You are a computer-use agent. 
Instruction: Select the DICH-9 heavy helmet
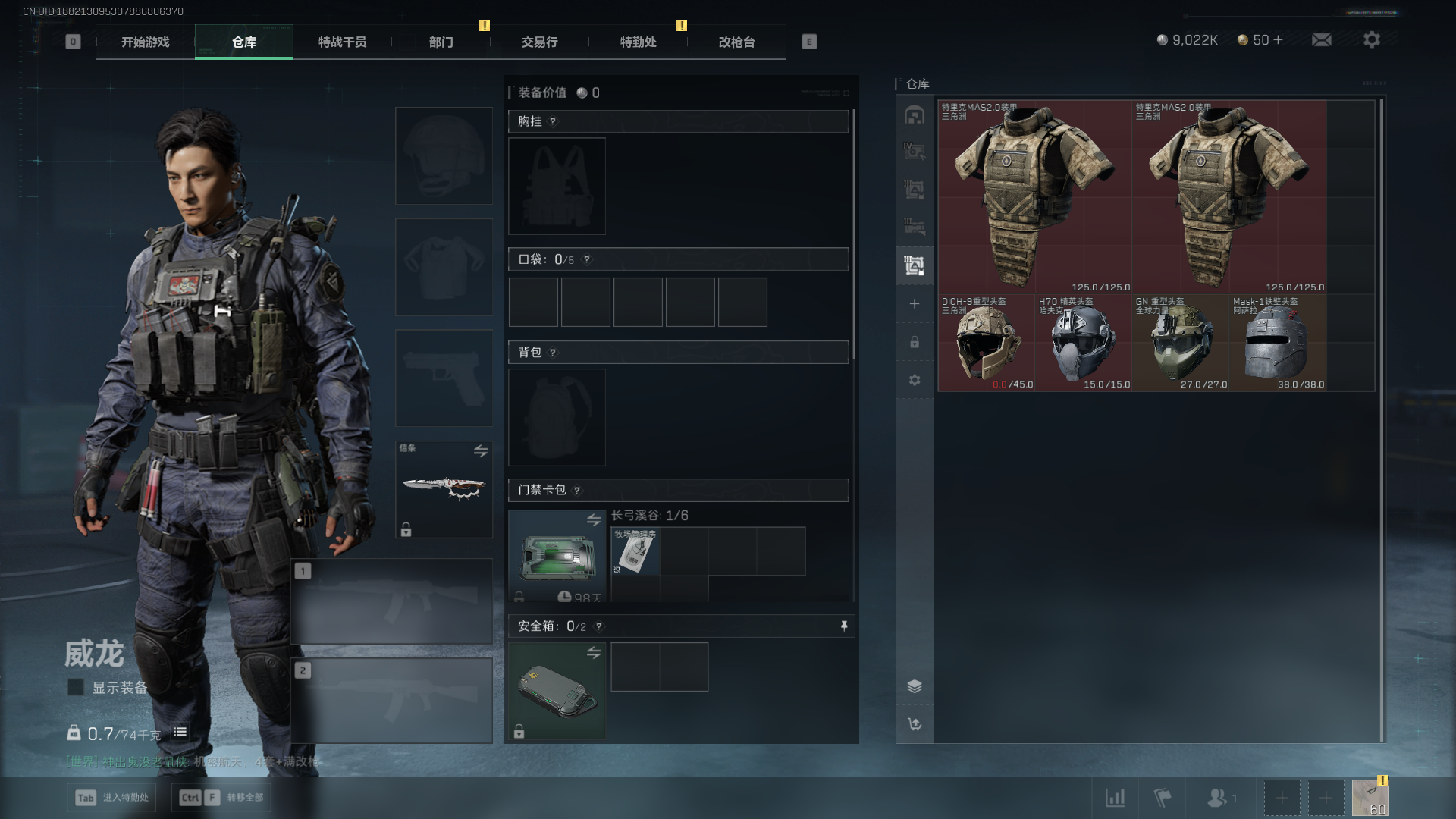986,343
